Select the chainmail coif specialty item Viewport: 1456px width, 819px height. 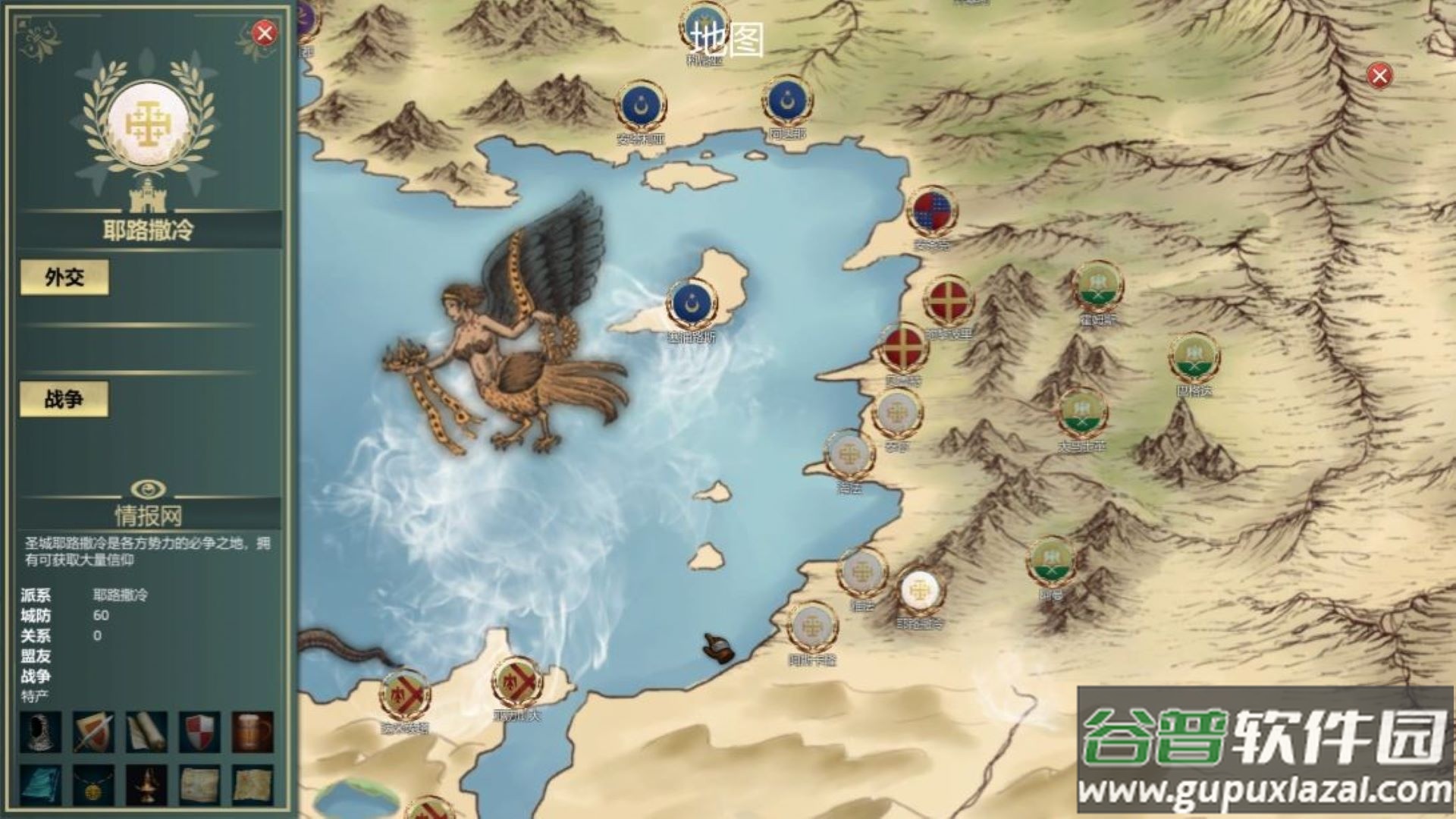click(x=40, y=733)
